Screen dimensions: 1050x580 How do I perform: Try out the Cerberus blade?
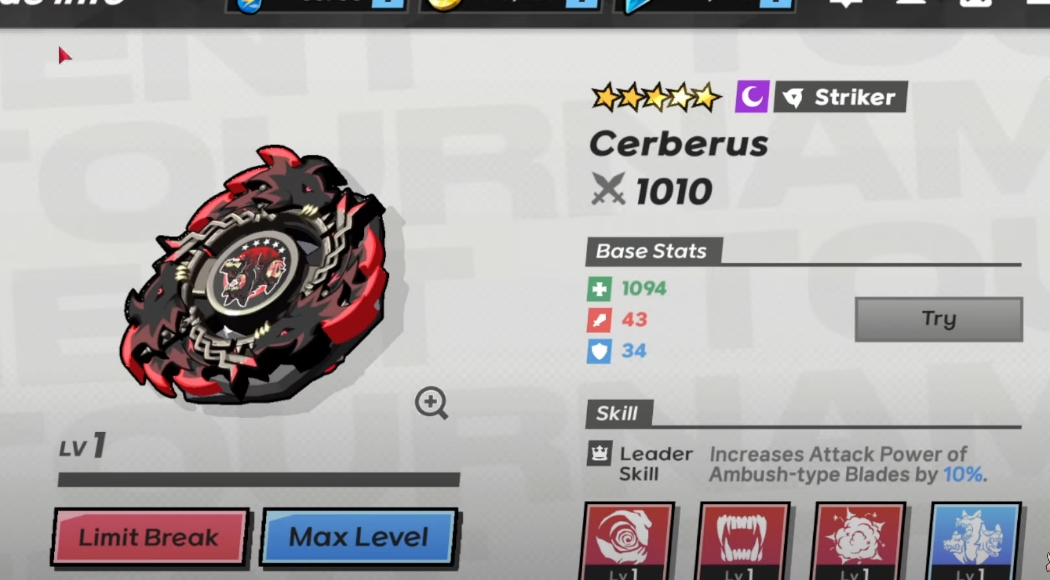938,319
